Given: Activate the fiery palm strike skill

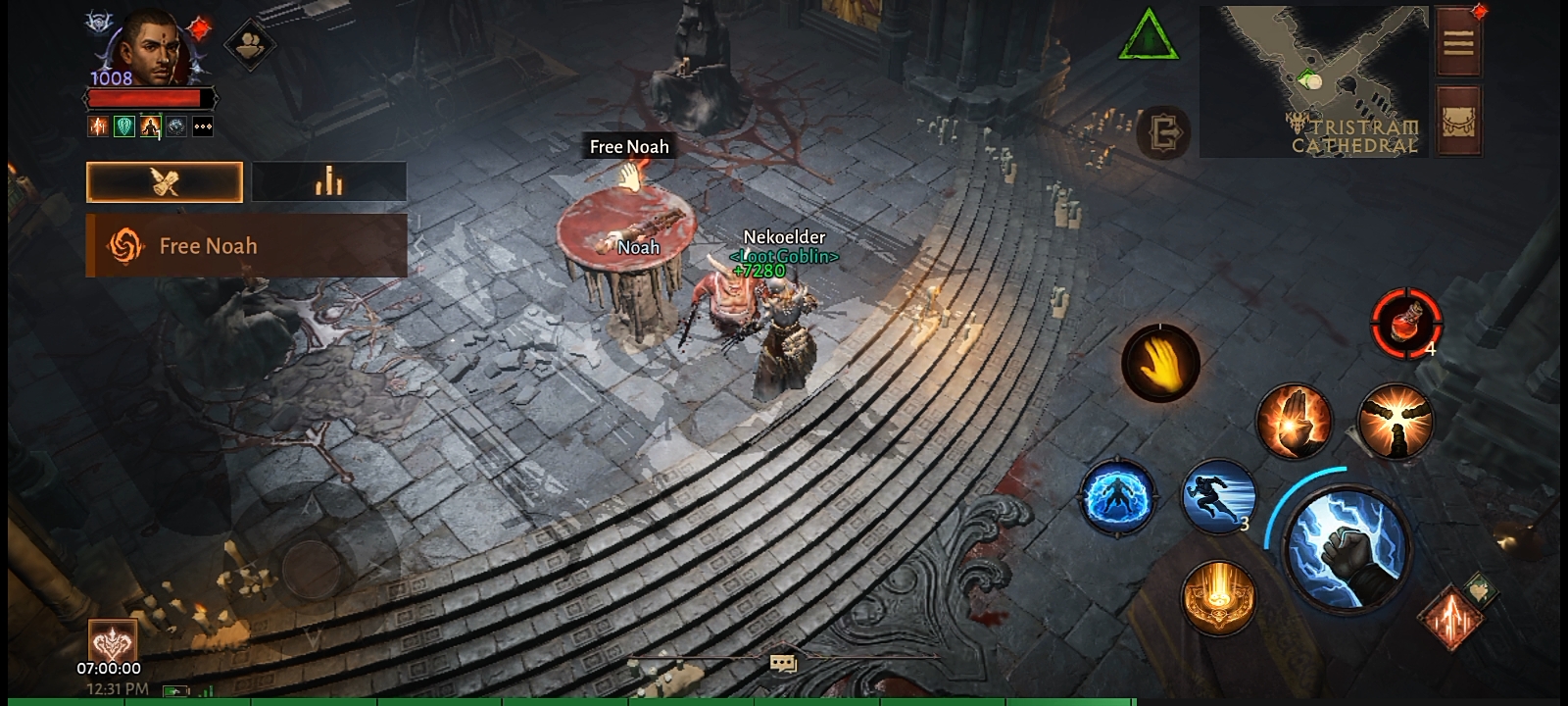Looking at the screenshot, I should pos(1294,421).
